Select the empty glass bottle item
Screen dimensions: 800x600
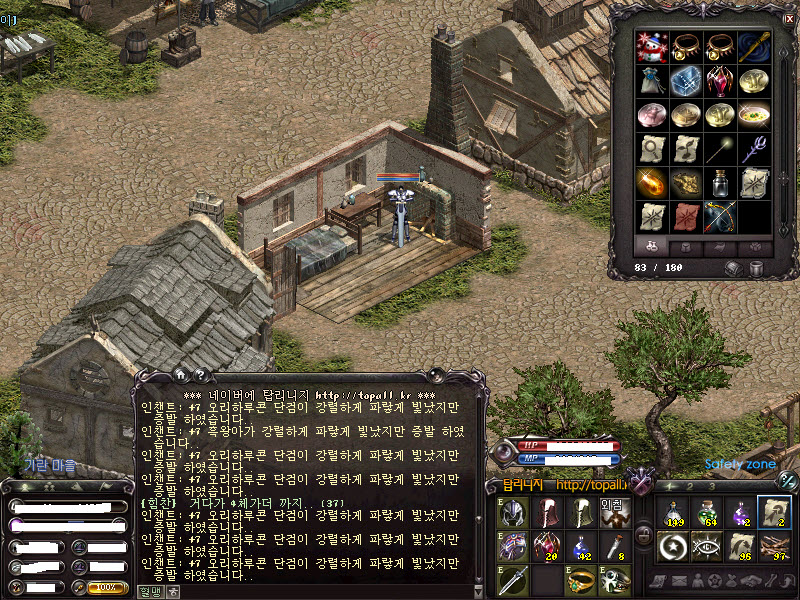point(720,183)
